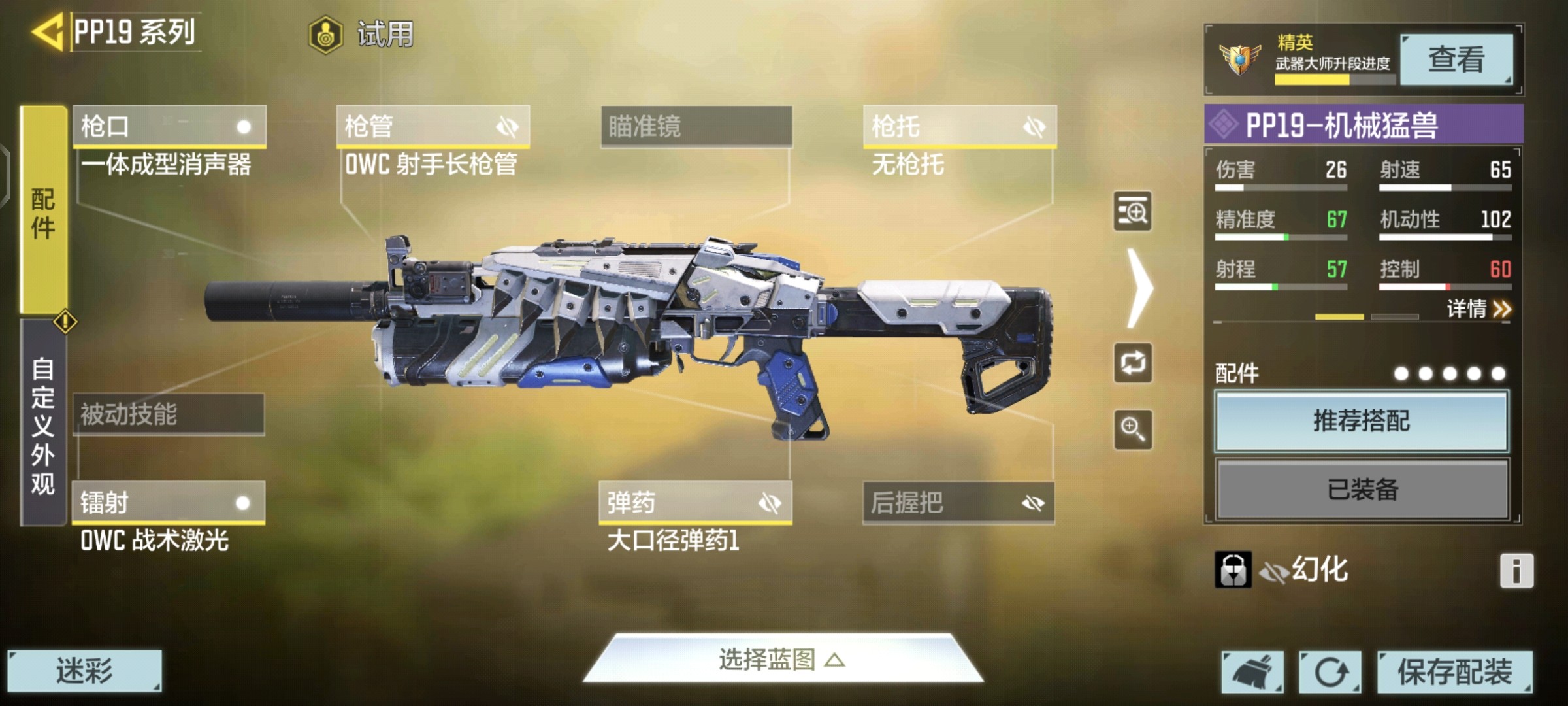The image size is (1568, 706).
Task: Open the 迷彩 camo menu
Action: [84, 671]
